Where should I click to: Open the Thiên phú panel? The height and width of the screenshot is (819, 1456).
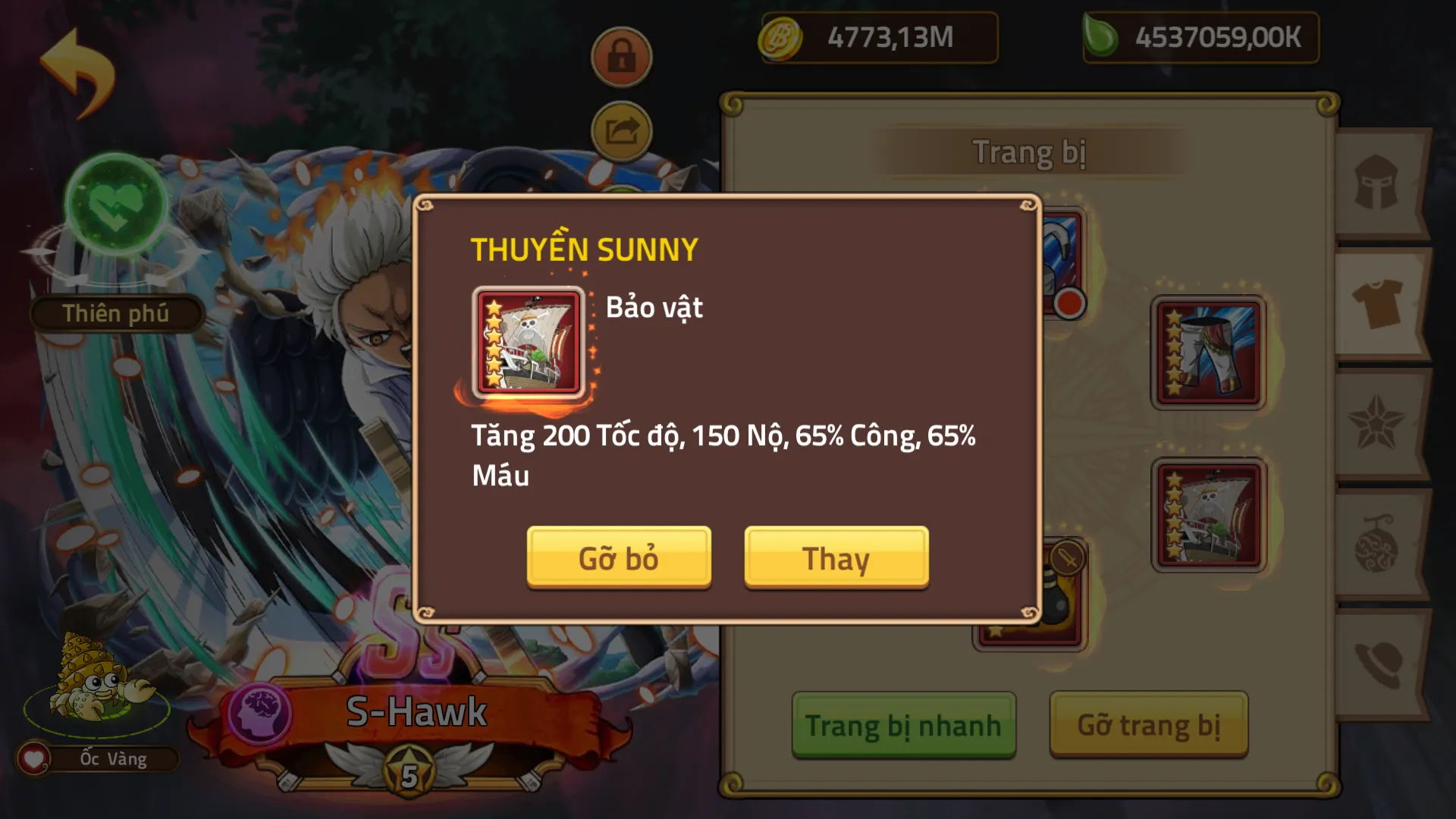point(115,313)
